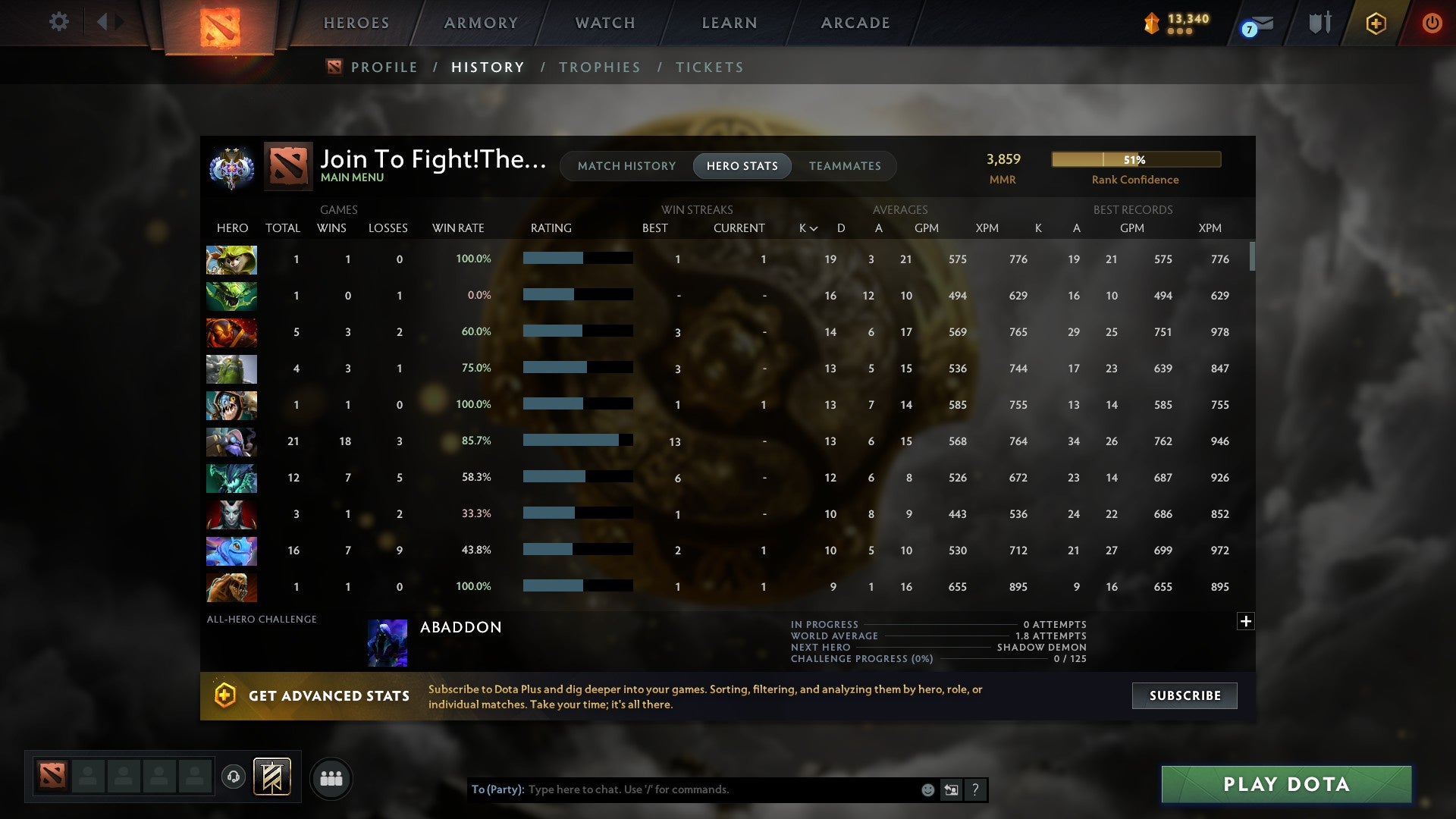Screen dimensions: 1456x819
Task: Click the power button to exit Dota
Action: pyautogui.click(x=1432, y=23)
